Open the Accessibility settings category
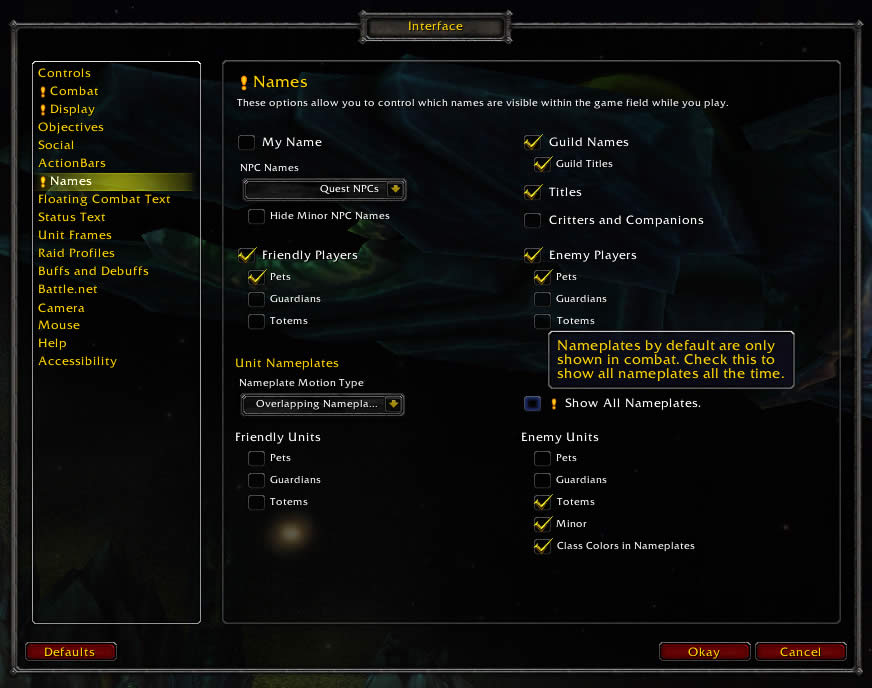Screen dimensions: 872x688 (77, 361)
